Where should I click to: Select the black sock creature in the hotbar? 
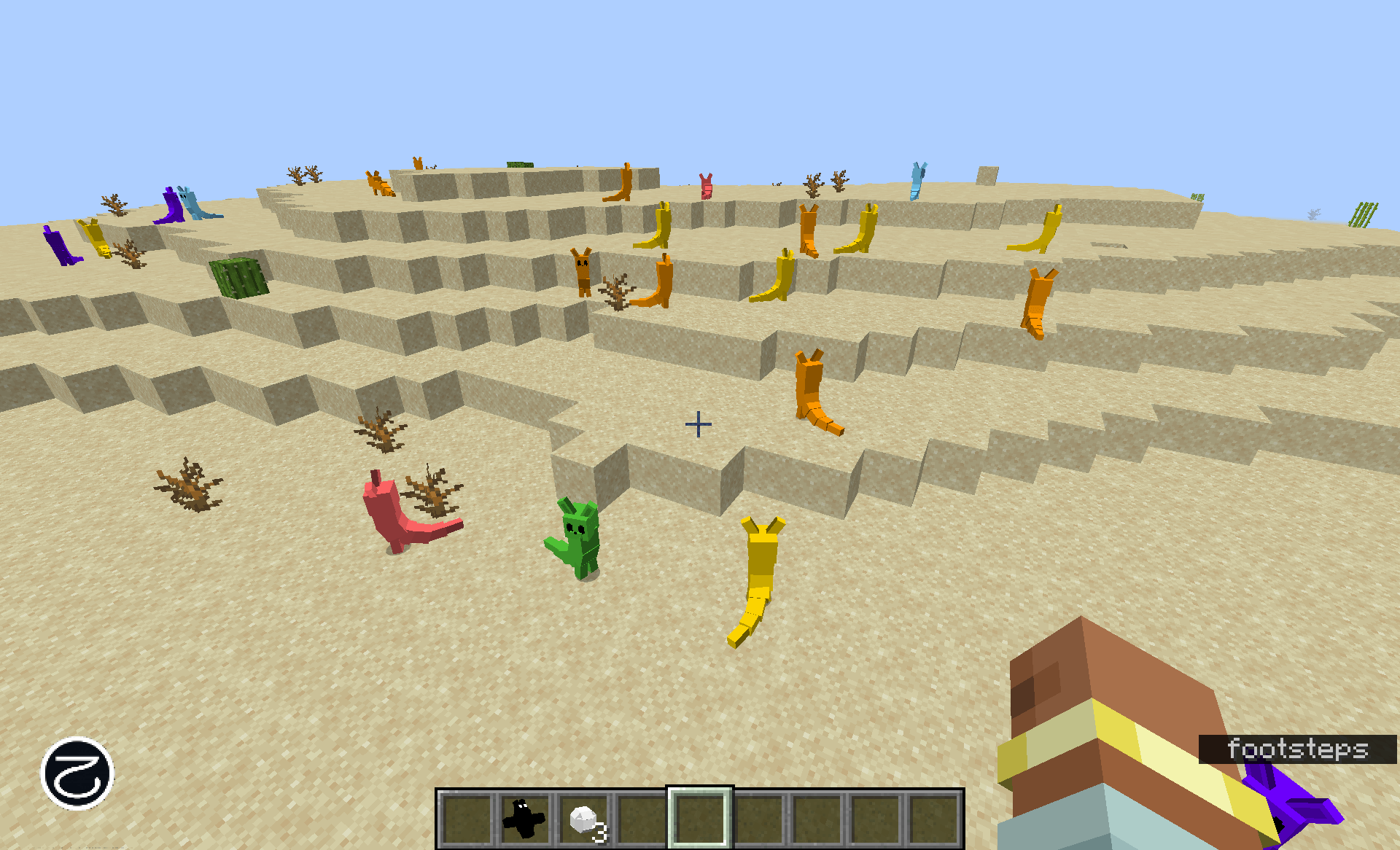click(524, 816)
